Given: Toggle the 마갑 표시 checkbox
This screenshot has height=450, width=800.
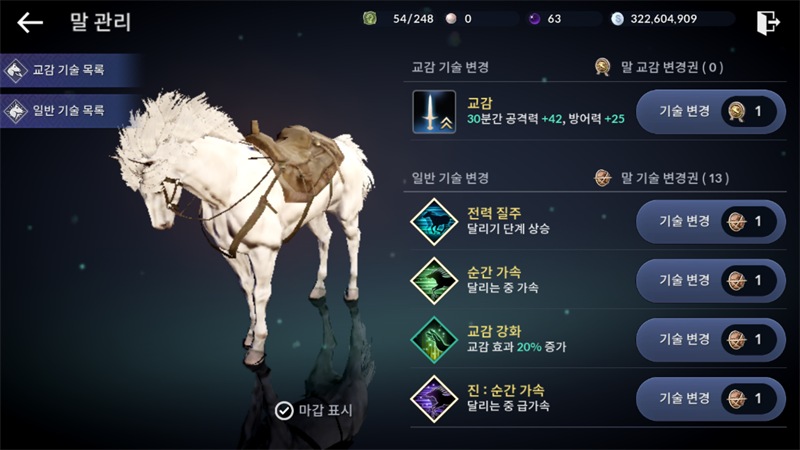Looking at the screenshot, I should tap(284, 410).
